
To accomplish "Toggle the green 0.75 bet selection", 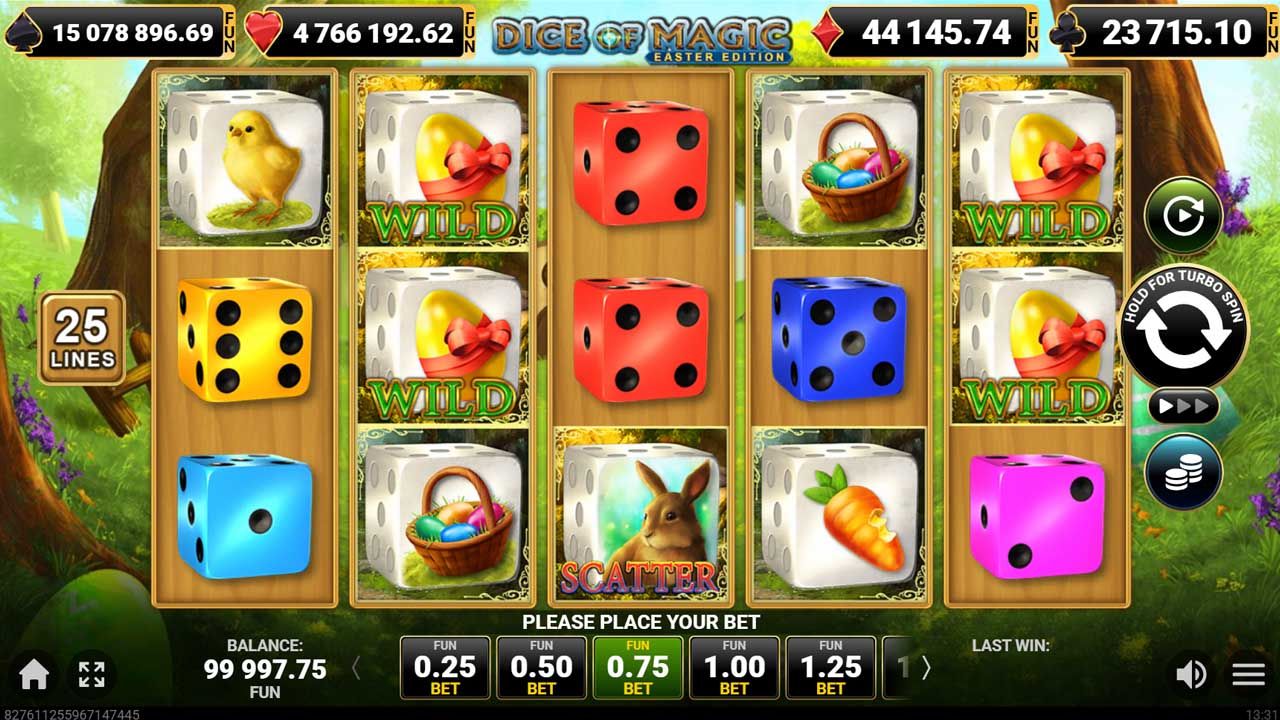I will 639,666.
